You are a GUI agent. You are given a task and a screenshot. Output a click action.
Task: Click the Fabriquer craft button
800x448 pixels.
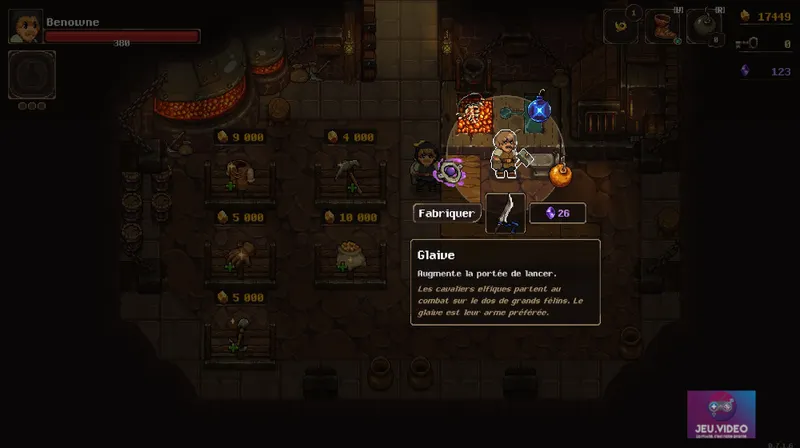pyautogui.click(x=447, y=213)
